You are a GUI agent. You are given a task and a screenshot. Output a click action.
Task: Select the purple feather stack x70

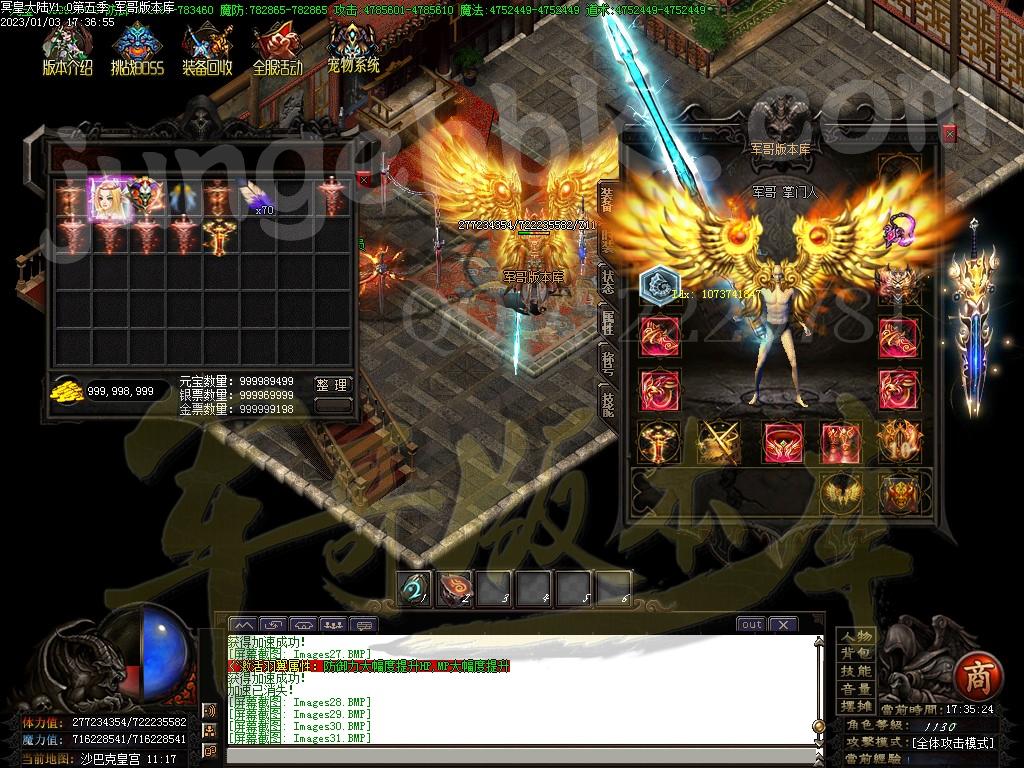pos(254,196)
